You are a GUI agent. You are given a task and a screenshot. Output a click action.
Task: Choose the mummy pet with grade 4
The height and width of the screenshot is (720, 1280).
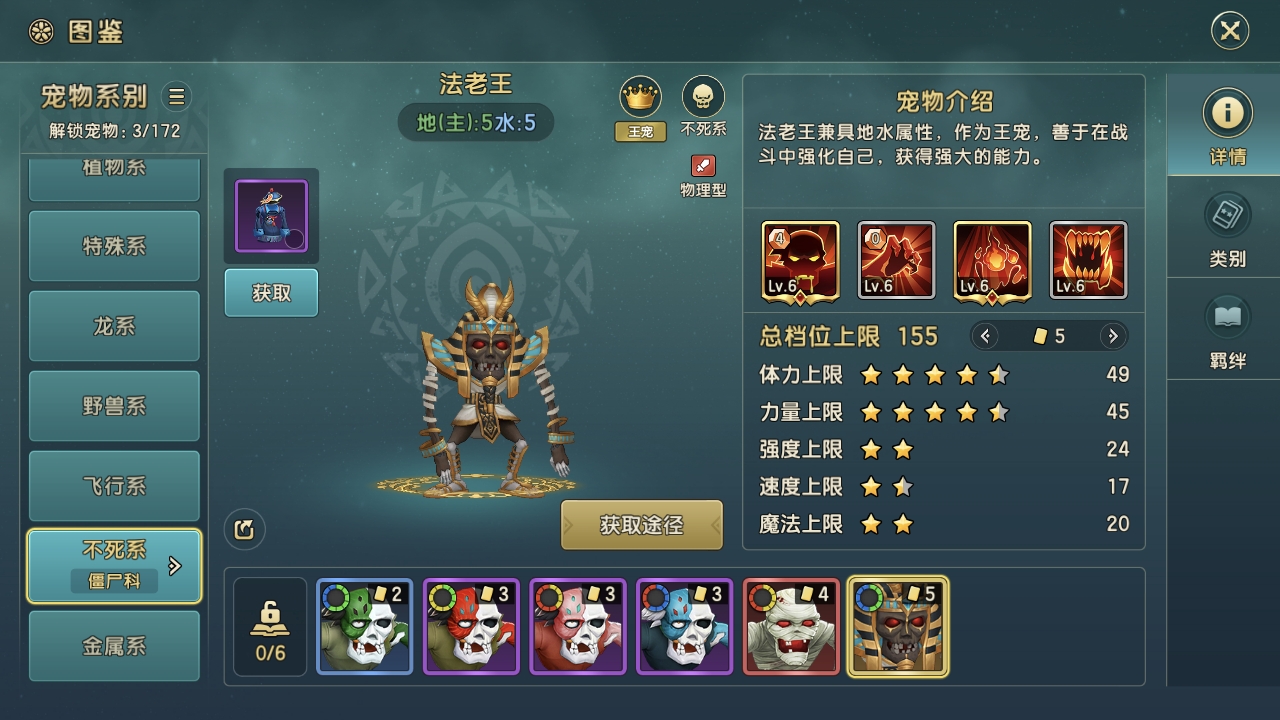tap(791, 626)
